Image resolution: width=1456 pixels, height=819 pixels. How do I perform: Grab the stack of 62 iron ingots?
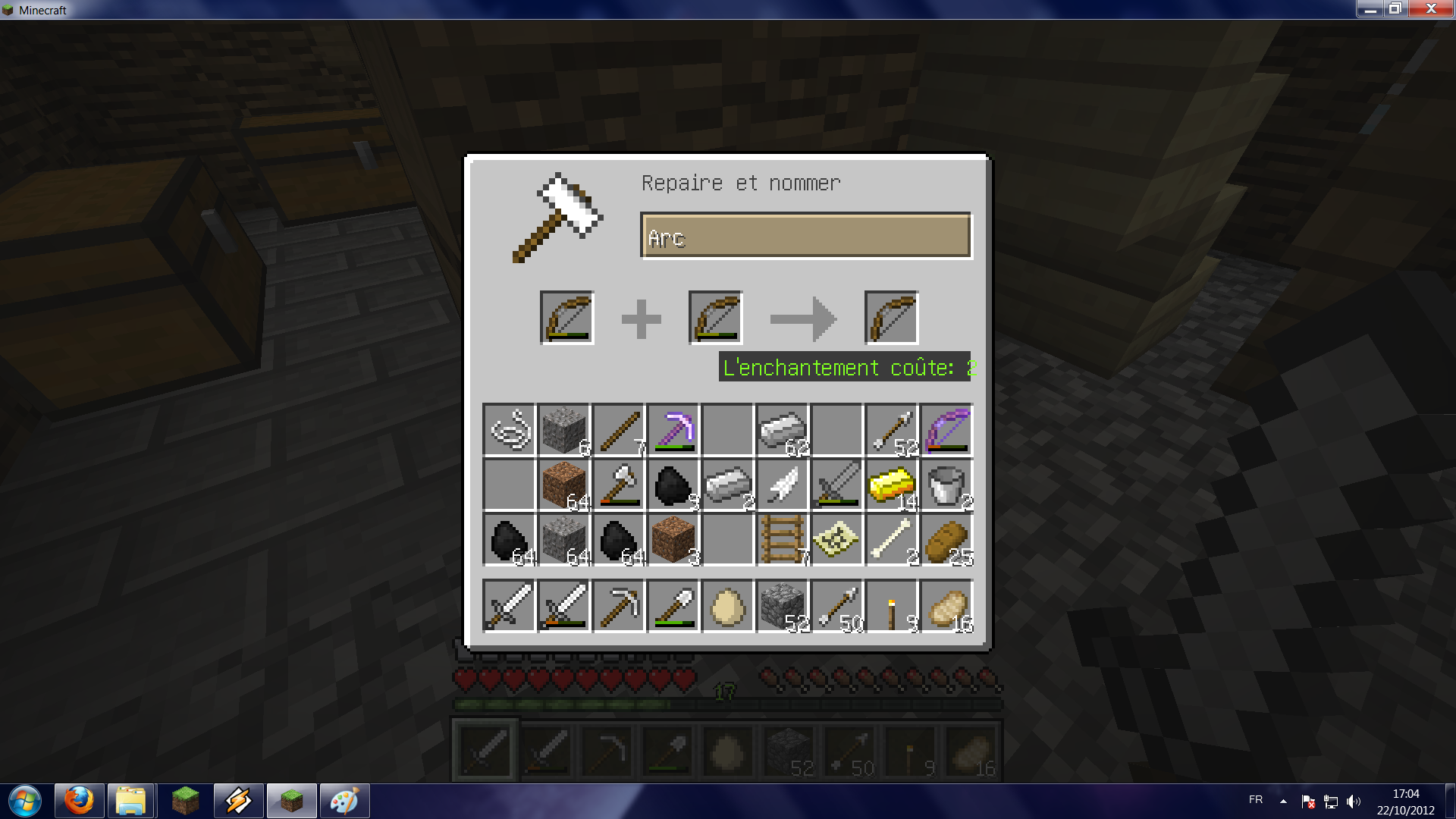tap(781, 430)
